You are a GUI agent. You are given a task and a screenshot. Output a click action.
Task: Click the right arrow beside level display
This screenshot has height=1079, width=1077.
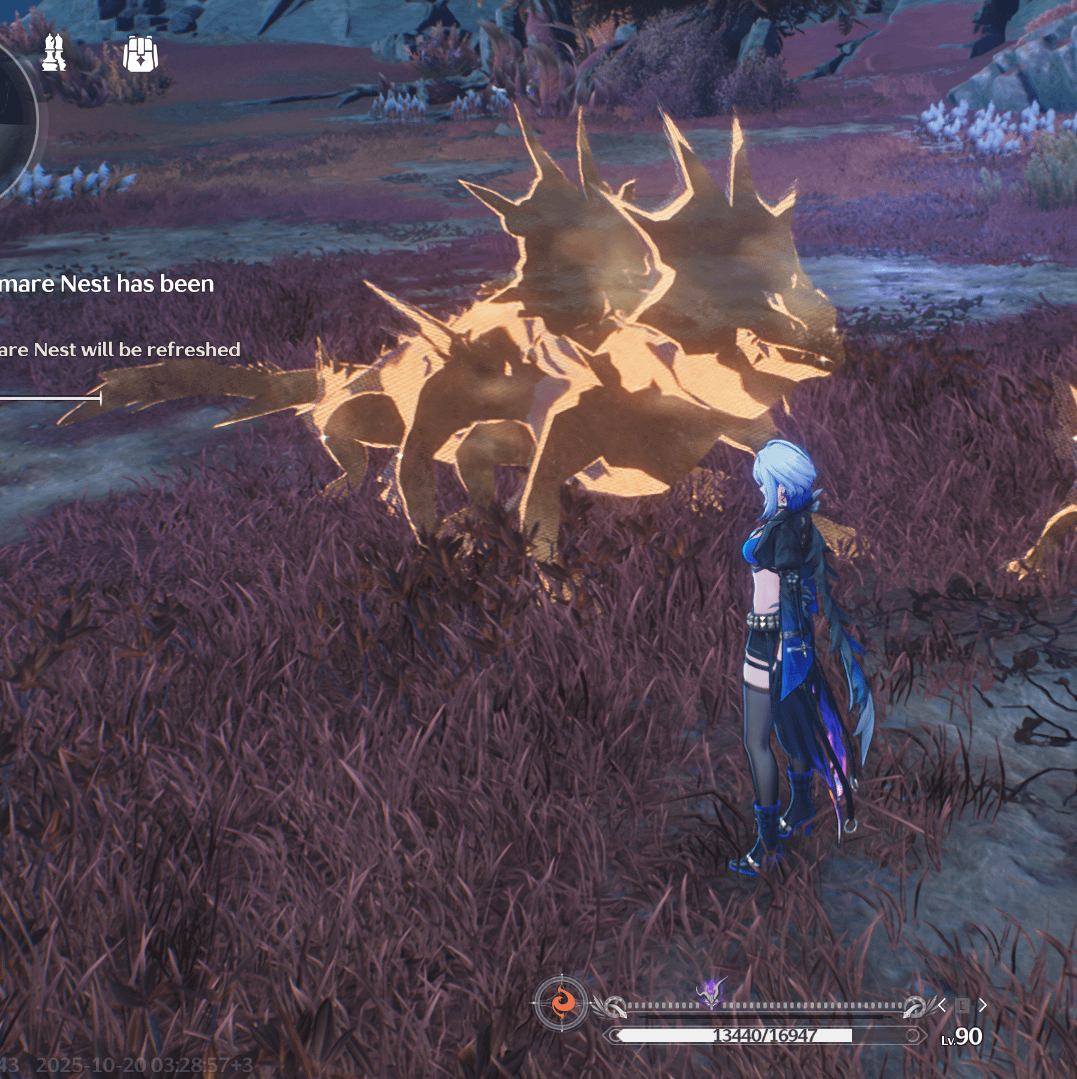tap(983, 1005)
